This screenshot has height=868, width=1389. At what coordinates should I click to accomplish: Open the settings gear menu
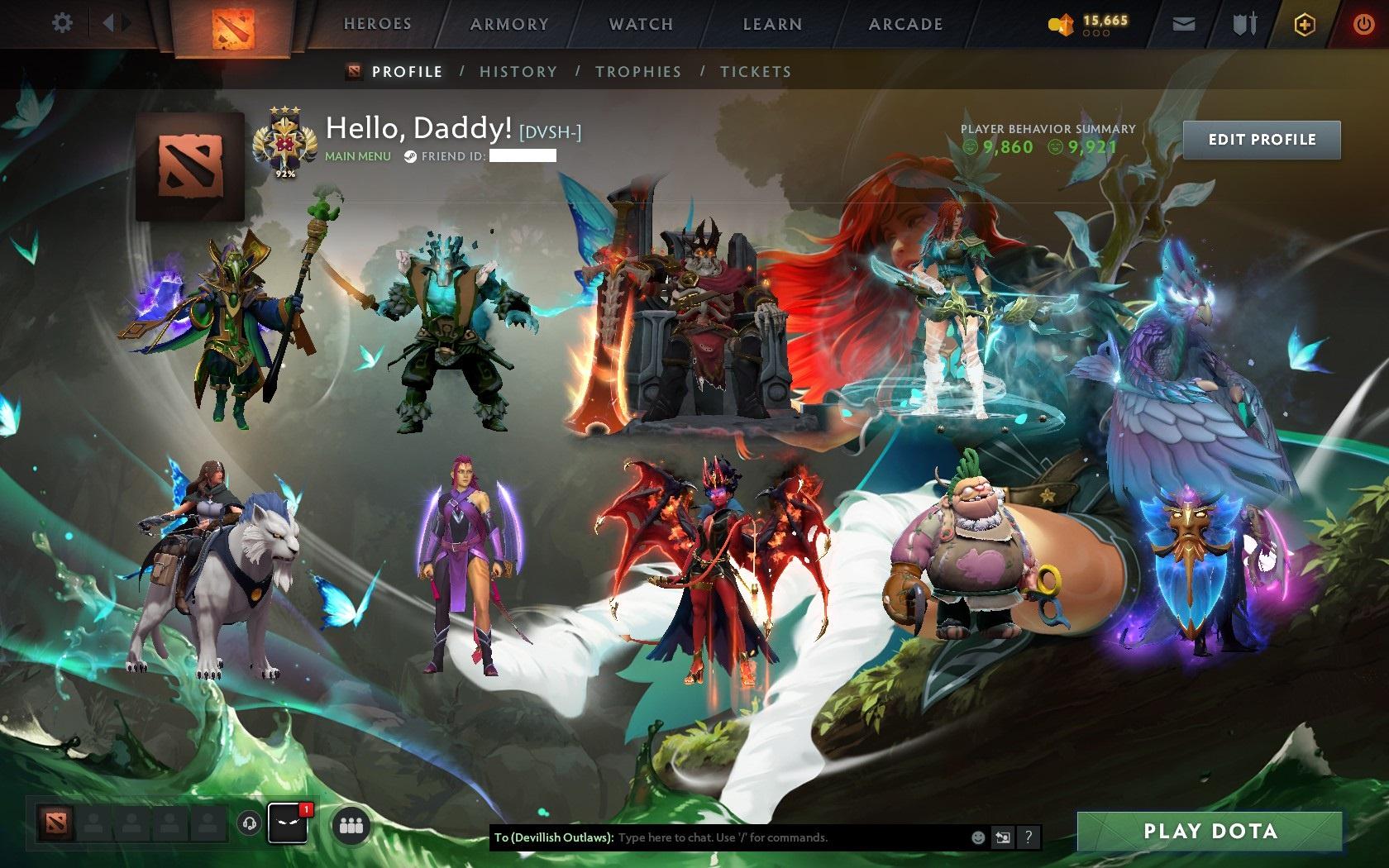click(60, 23)
